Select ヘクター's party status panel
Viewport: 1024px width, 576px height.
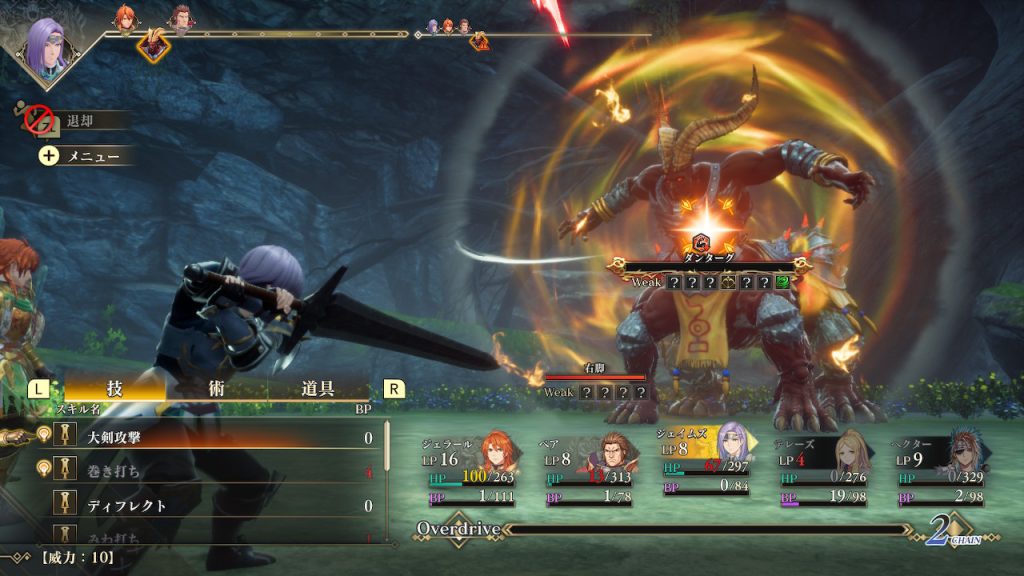(941, 468)
